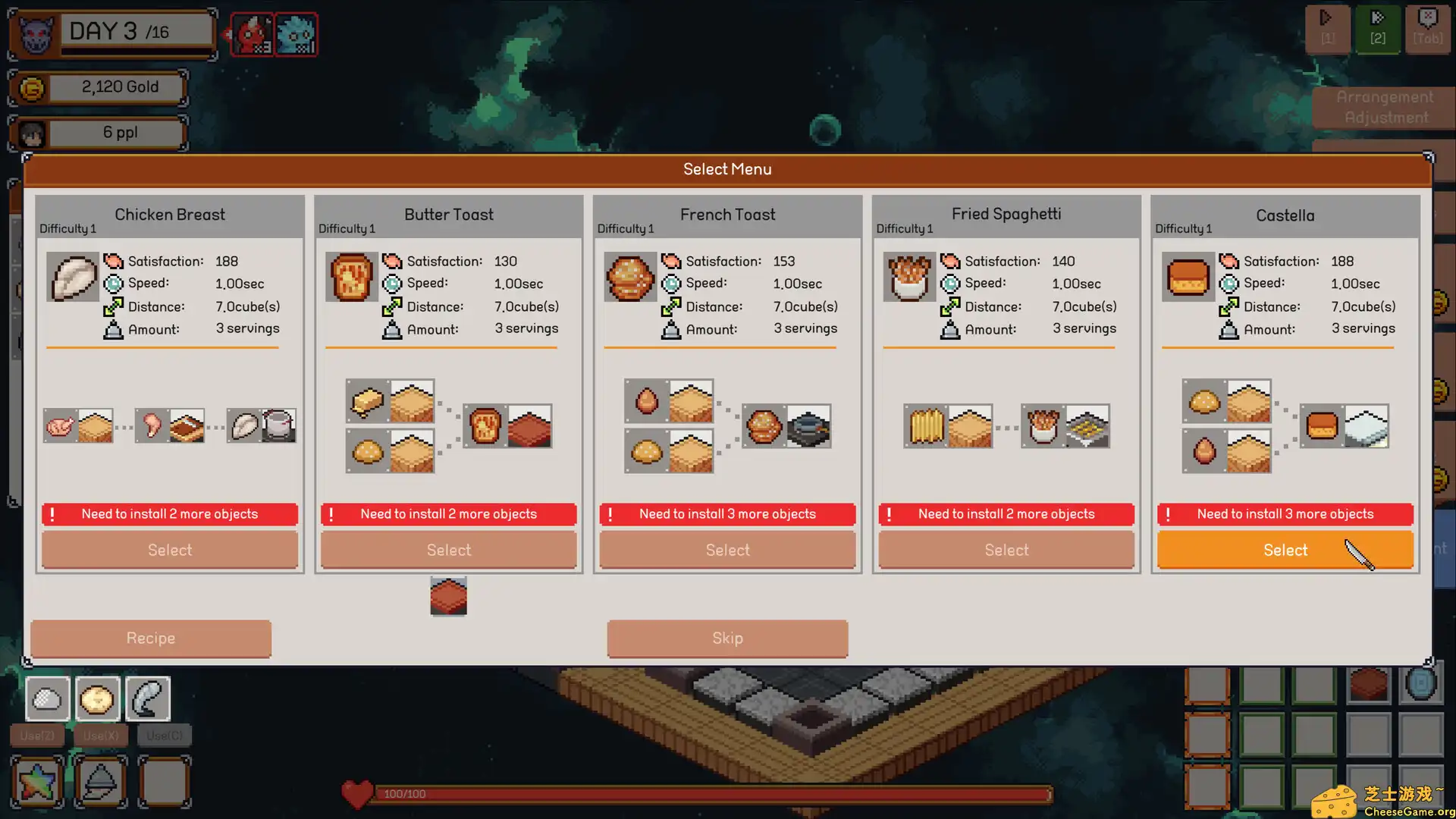
Task: Select the highlighted golden dumpling item slot
Action: [x=99, y=698]
